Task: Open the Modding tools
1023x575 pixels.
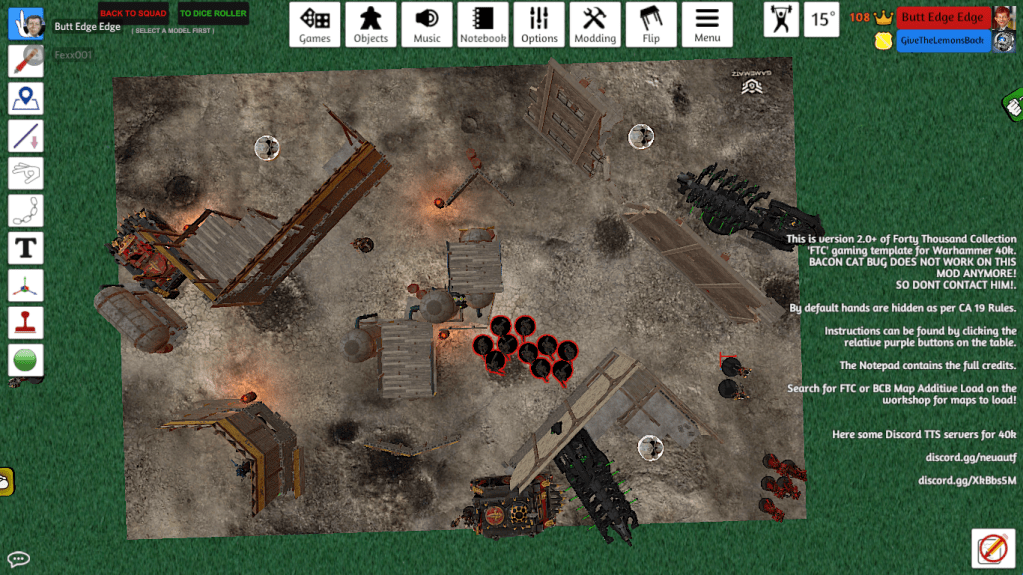Action: [595, 24]
